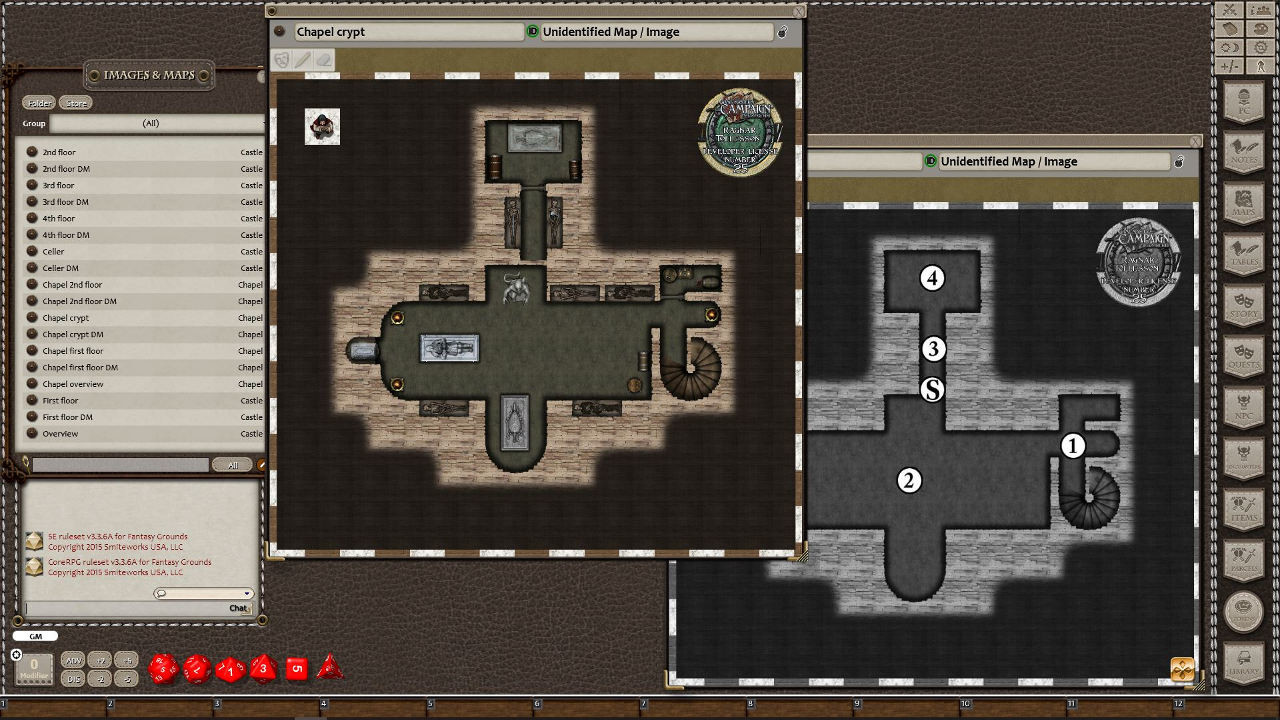Image resolution: width=1280 pixels, height=720 pixels.
Task: Click the Folder button in Images & Maps
Action: [x=40, y=102]
